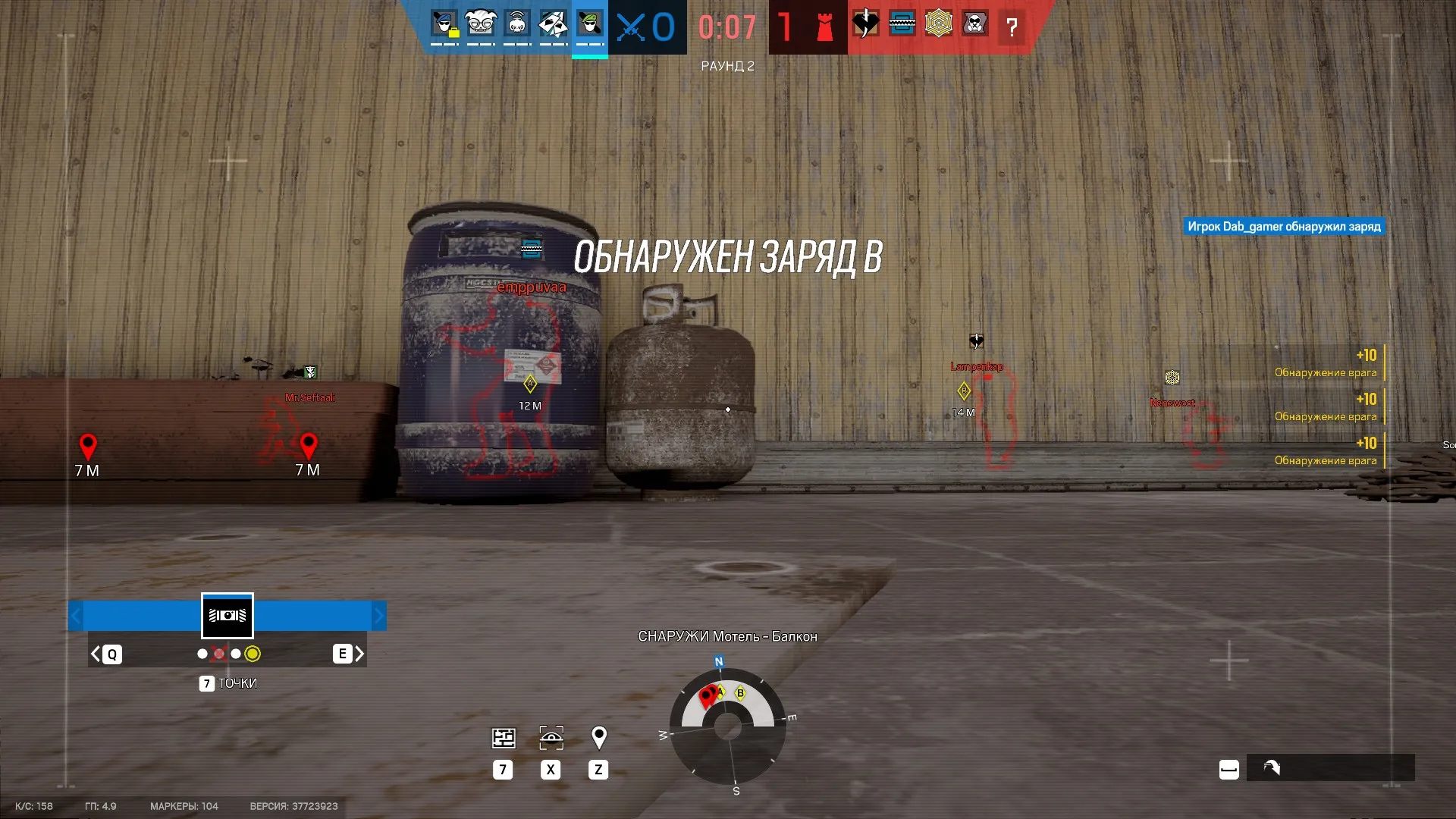
Task: Click the yellow B objective marker on compass
Action: point(740,692)
